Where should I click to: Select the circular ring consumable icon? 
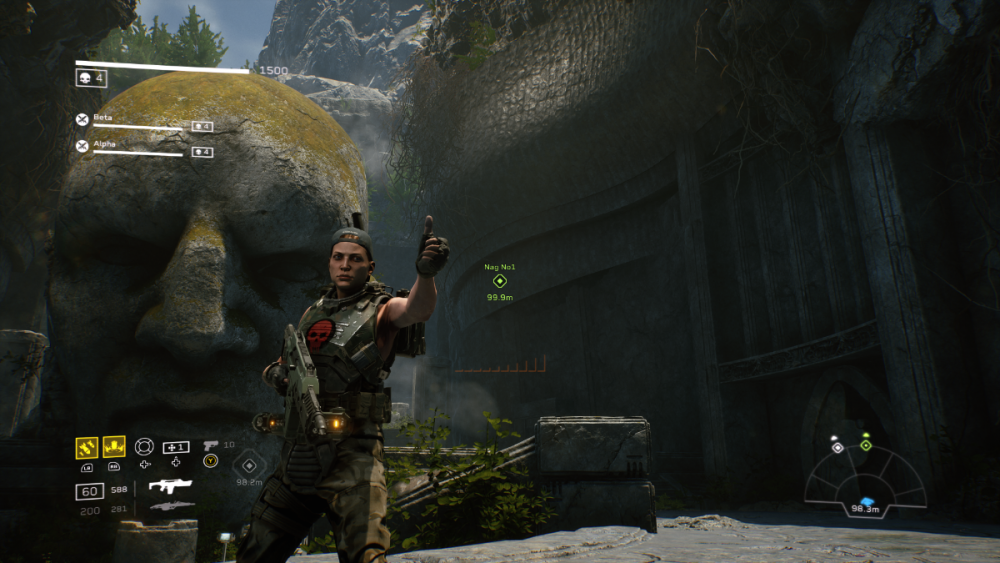coord(144,447)
